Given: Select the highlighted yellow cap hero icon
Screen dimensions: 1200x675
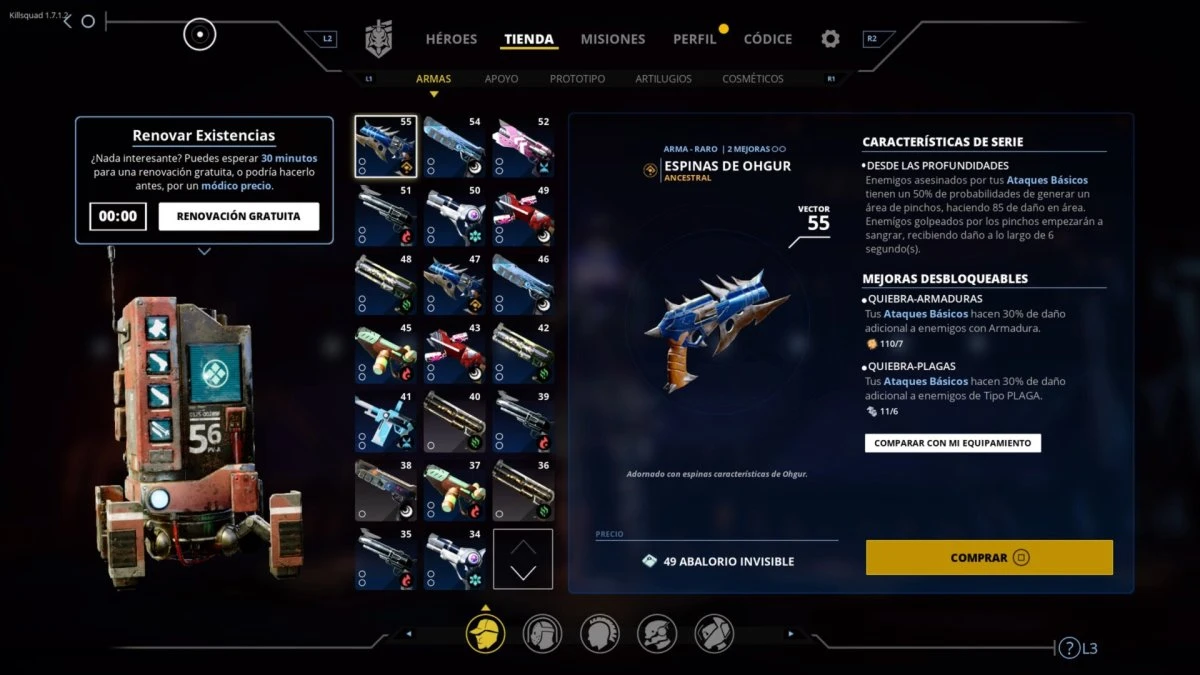Looking at the screenshot, I should 485,633.
